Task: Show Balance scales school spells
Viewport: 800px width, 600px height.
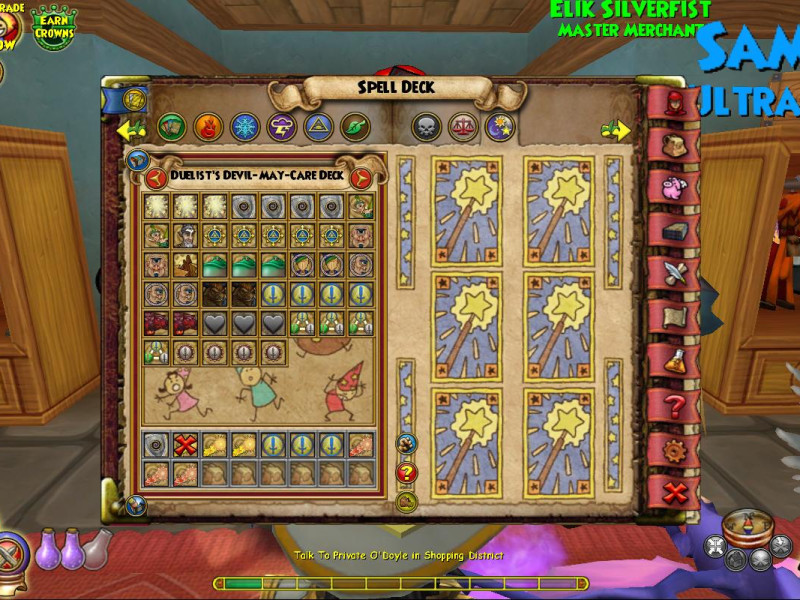Action: click(x=464, y=126)
